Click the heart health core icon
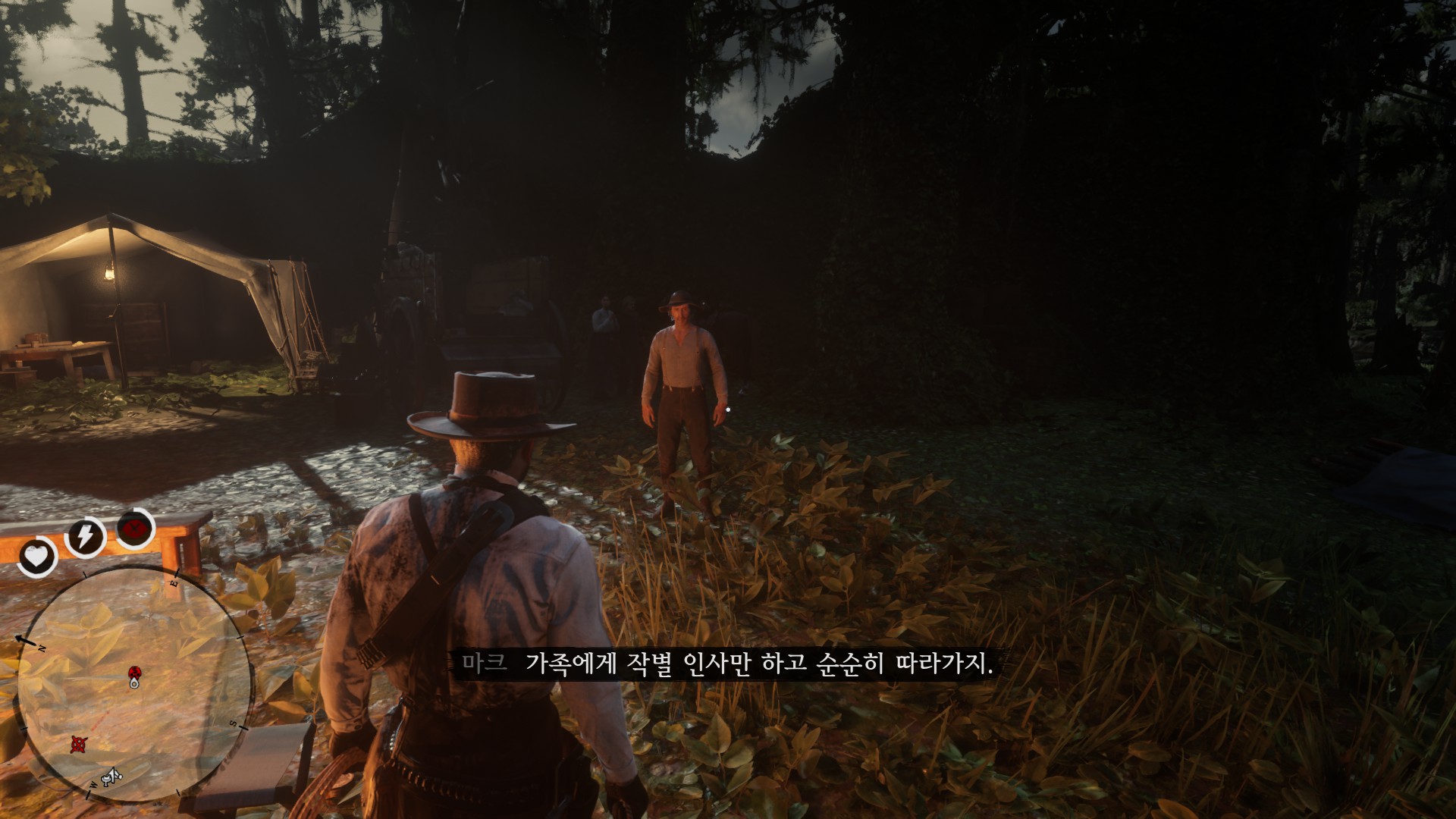The image size is (1456, 819). pyautogui.click(x=37, y=558)
